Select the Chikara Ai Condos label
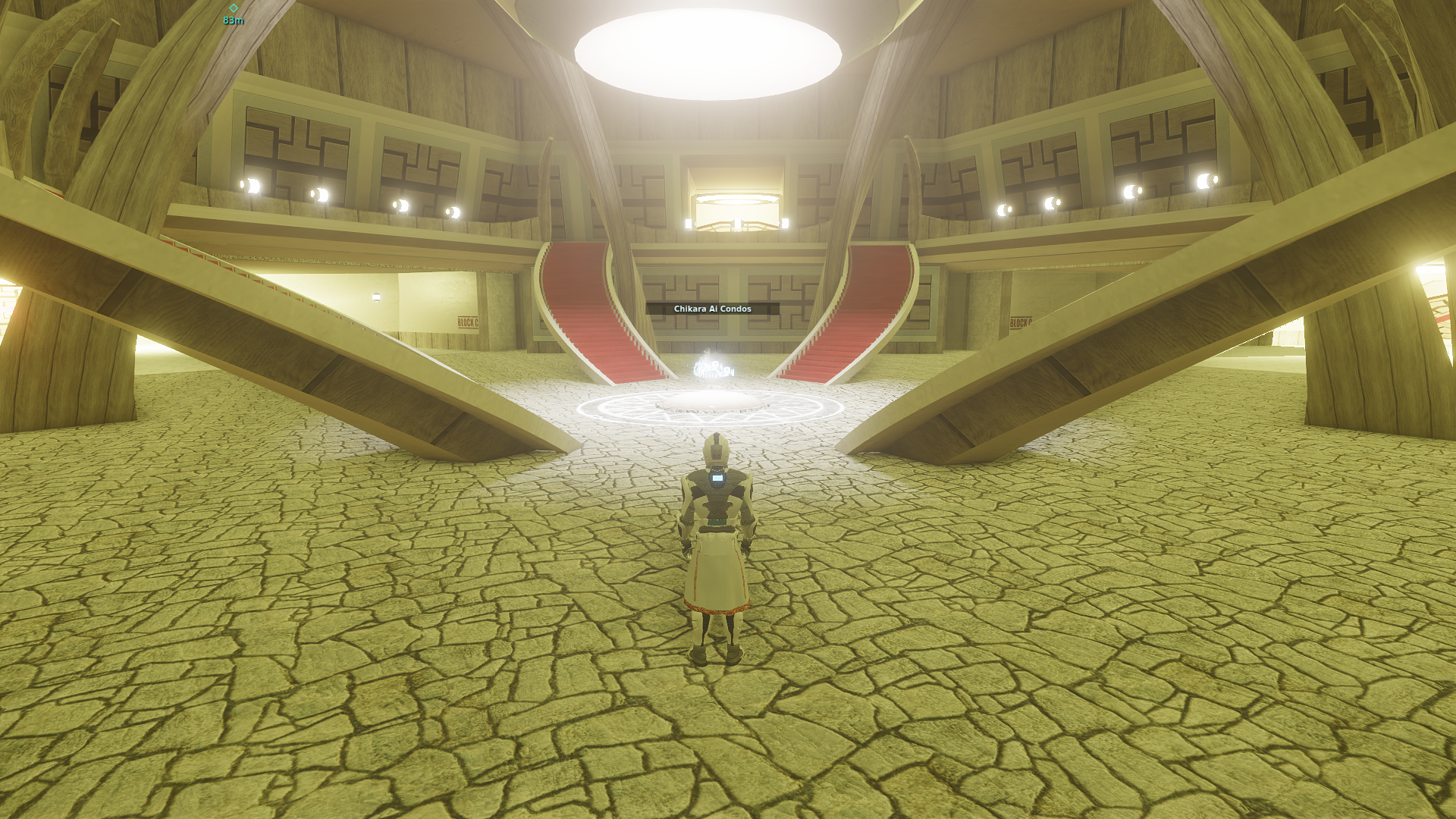Image resolution: width=1456 pixels, height=819 pixels. 712,309
